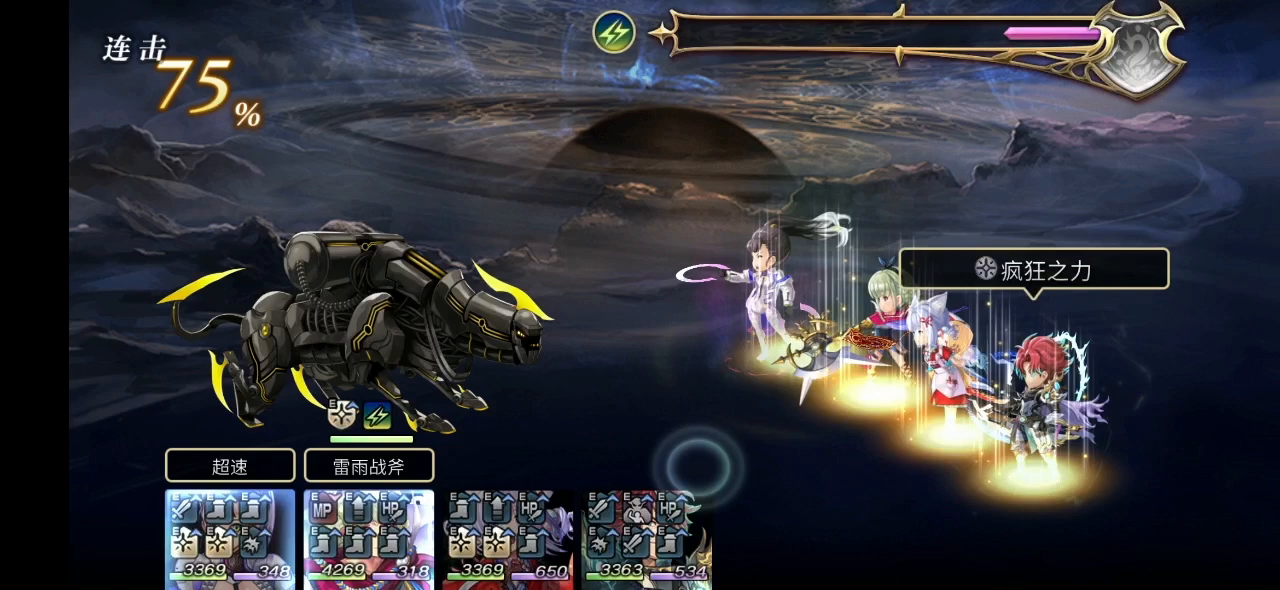Choose the party member with 3363 HP
Screen dimensions: 1280x590
647,538
